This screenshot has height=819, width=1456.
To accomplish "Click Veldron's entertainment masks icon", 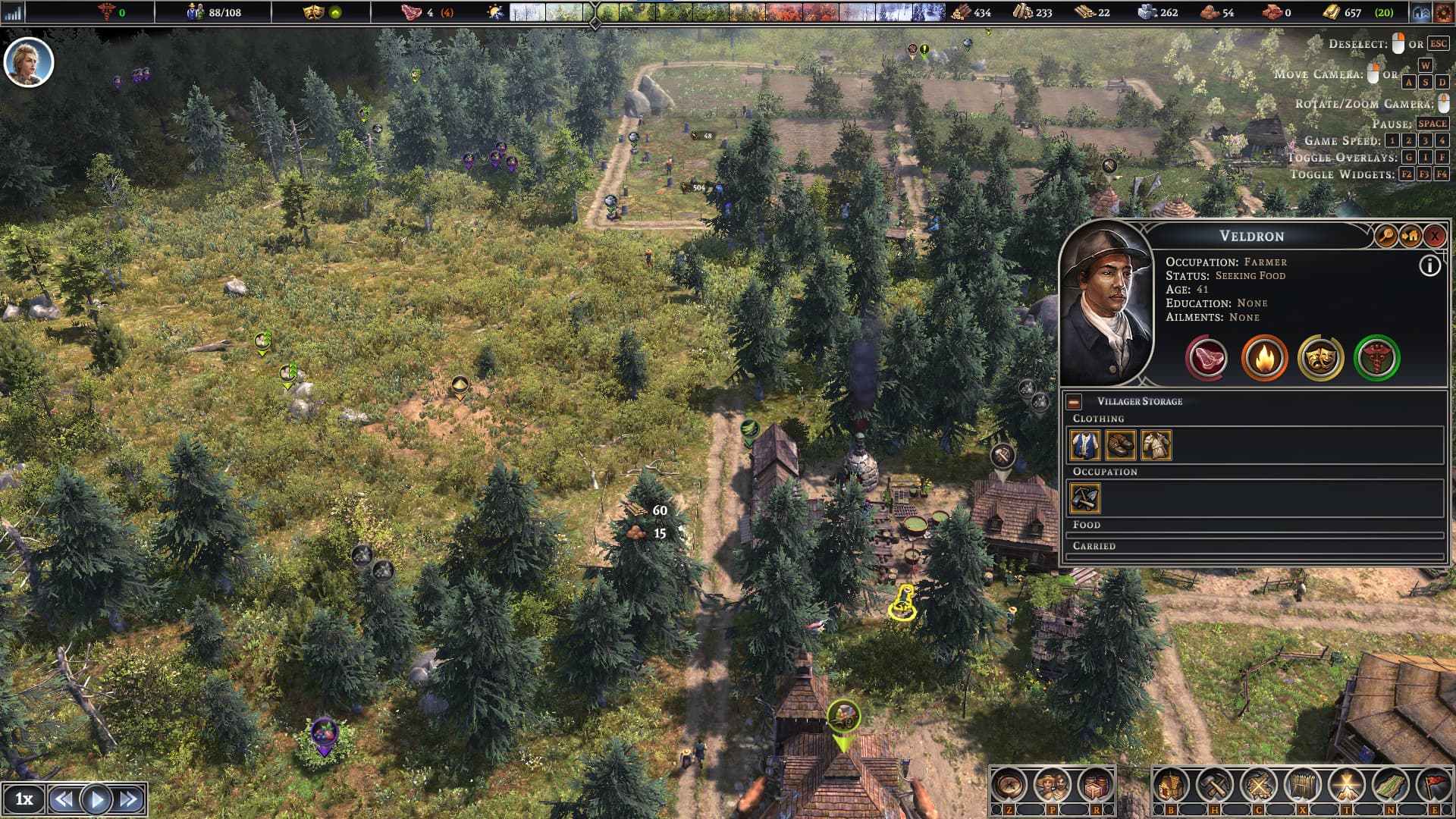I will (1320, 358).
